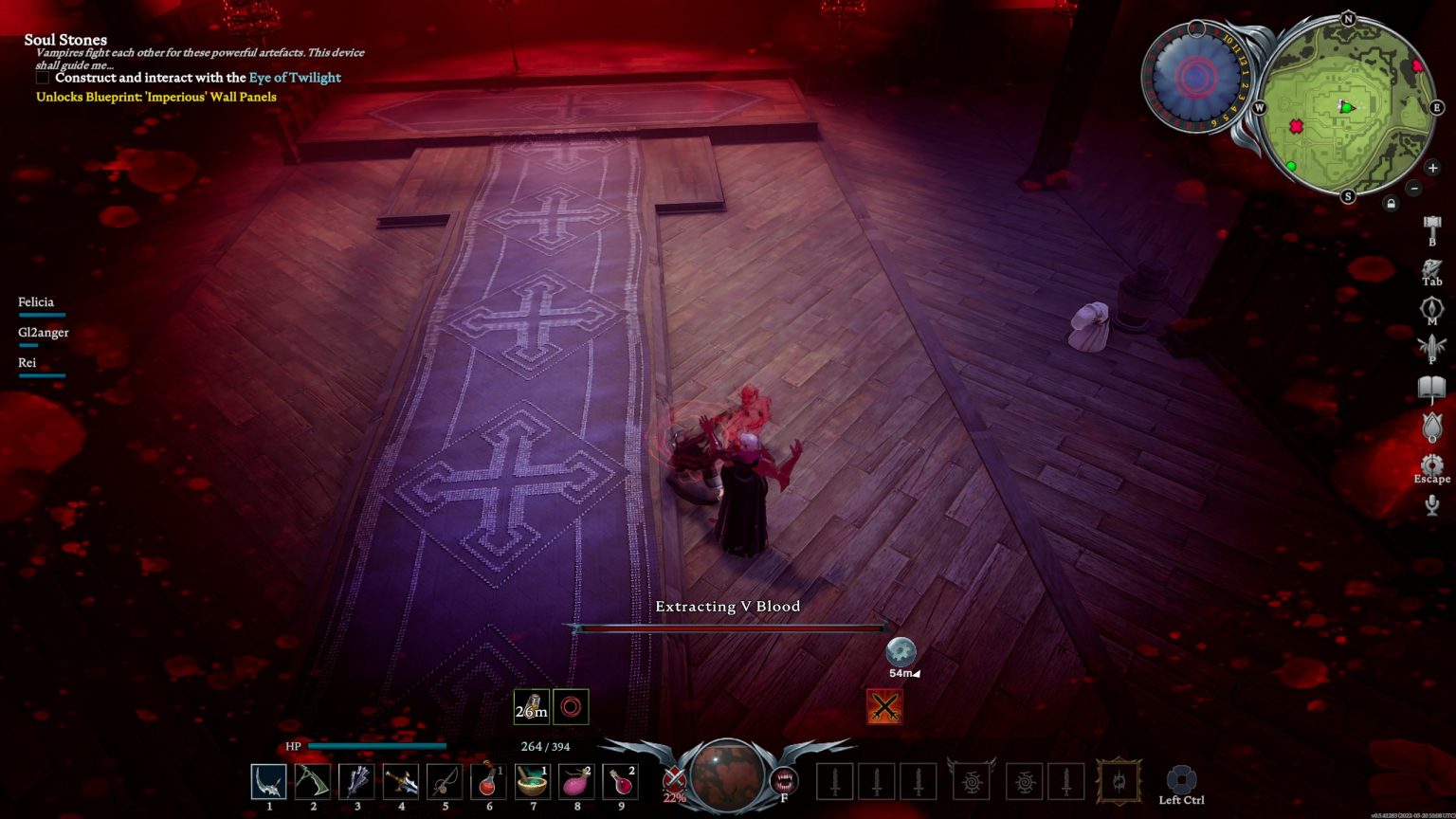Check the Construct and interact quest checkbox

click(x=42, y=78)
